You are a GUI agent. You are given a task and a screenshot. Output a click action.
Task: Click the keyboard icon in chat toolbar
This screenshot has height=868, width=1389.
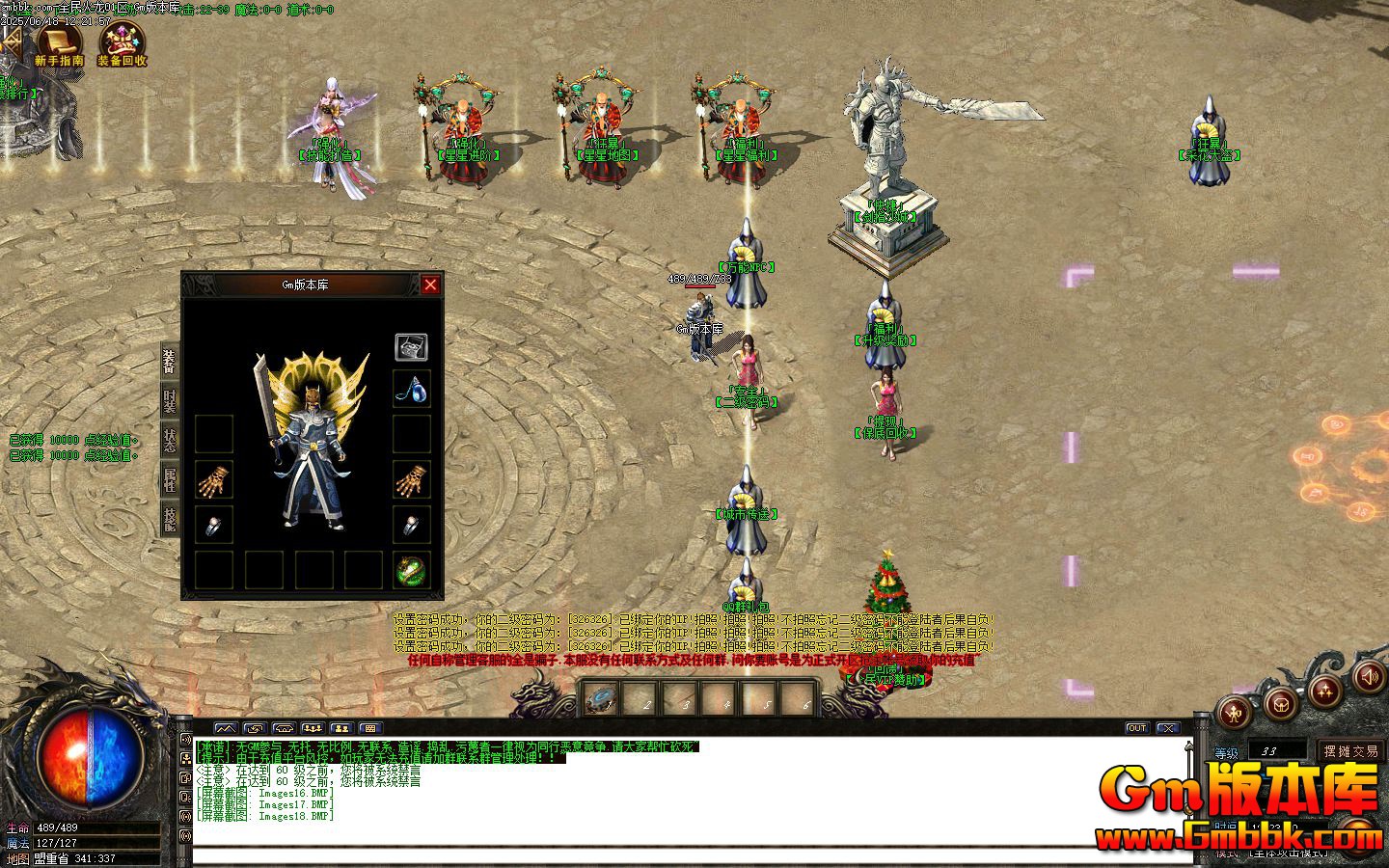click(x=370, y=728)
